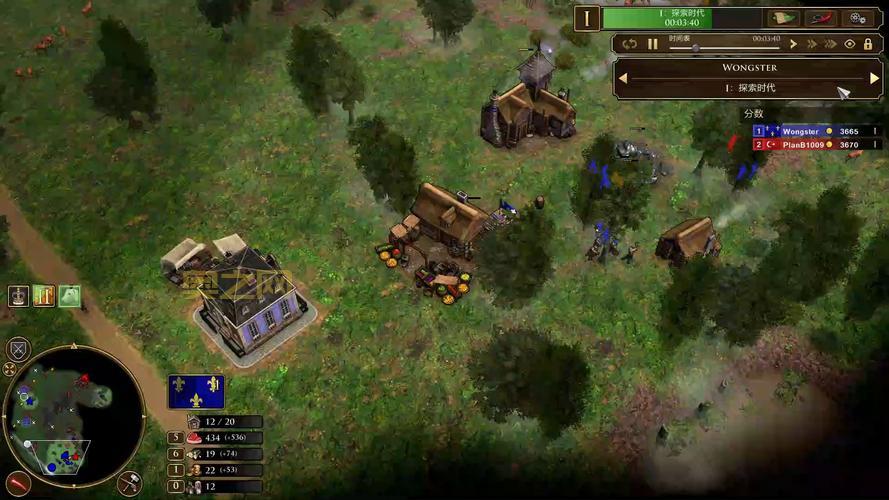Screen dimensions: 889x500
Task: Switch to previous player with left arrow
Action: click(x=622, y=78)
